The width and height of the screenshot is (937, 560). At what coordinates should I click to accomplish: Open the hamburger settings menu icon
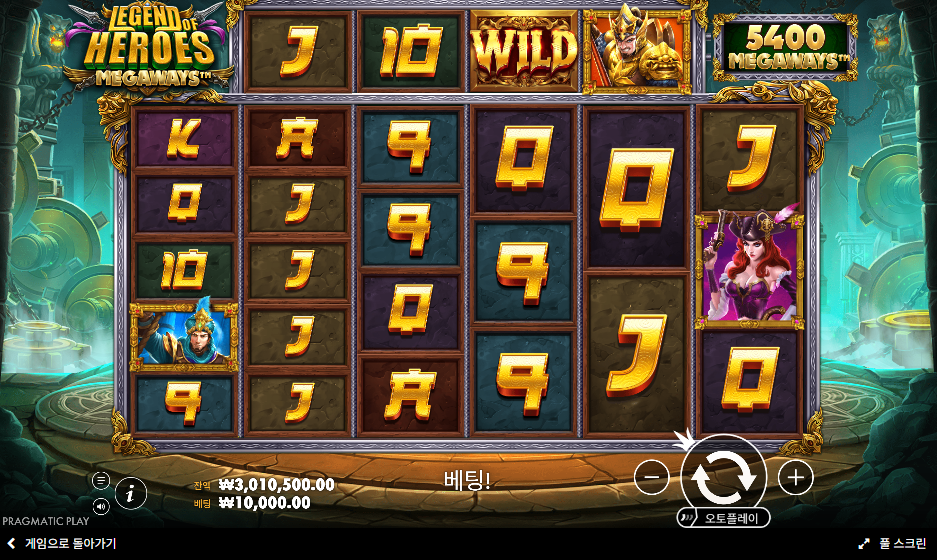coord(101,480)
